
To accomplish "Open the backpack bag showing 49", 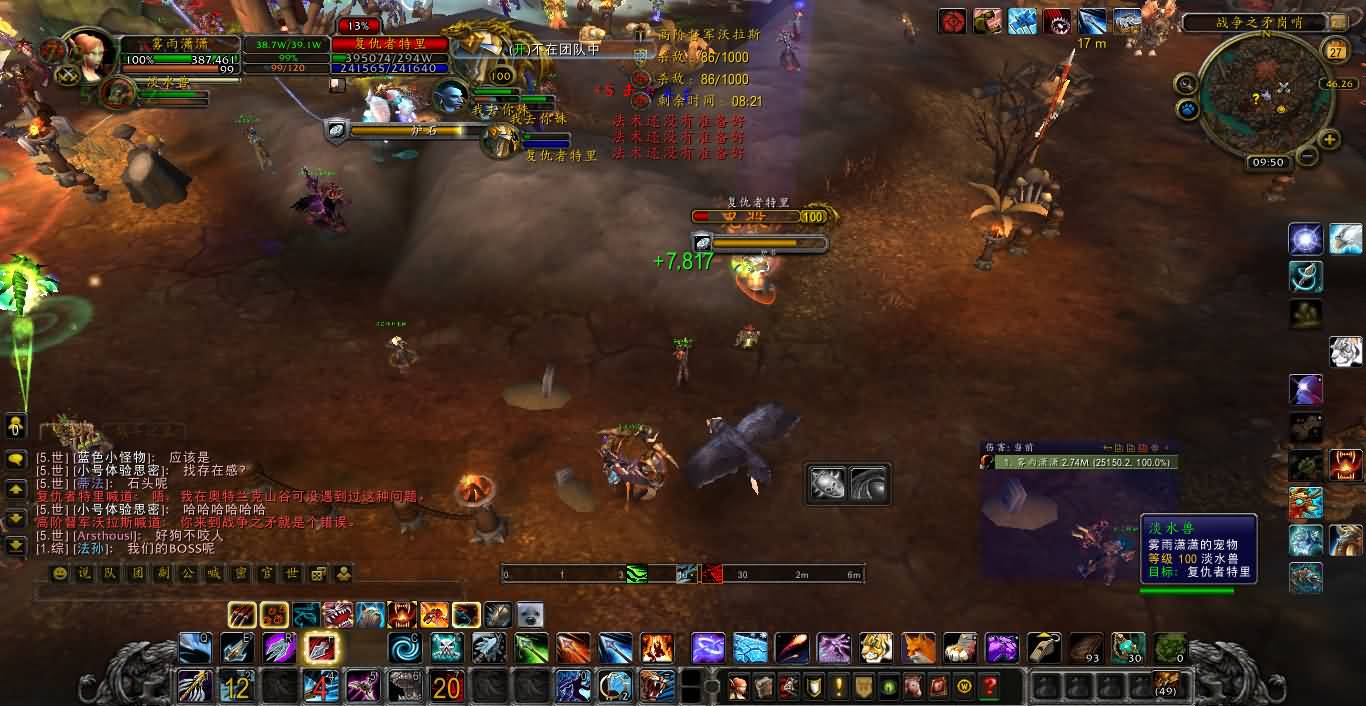I will (1166, 685).
